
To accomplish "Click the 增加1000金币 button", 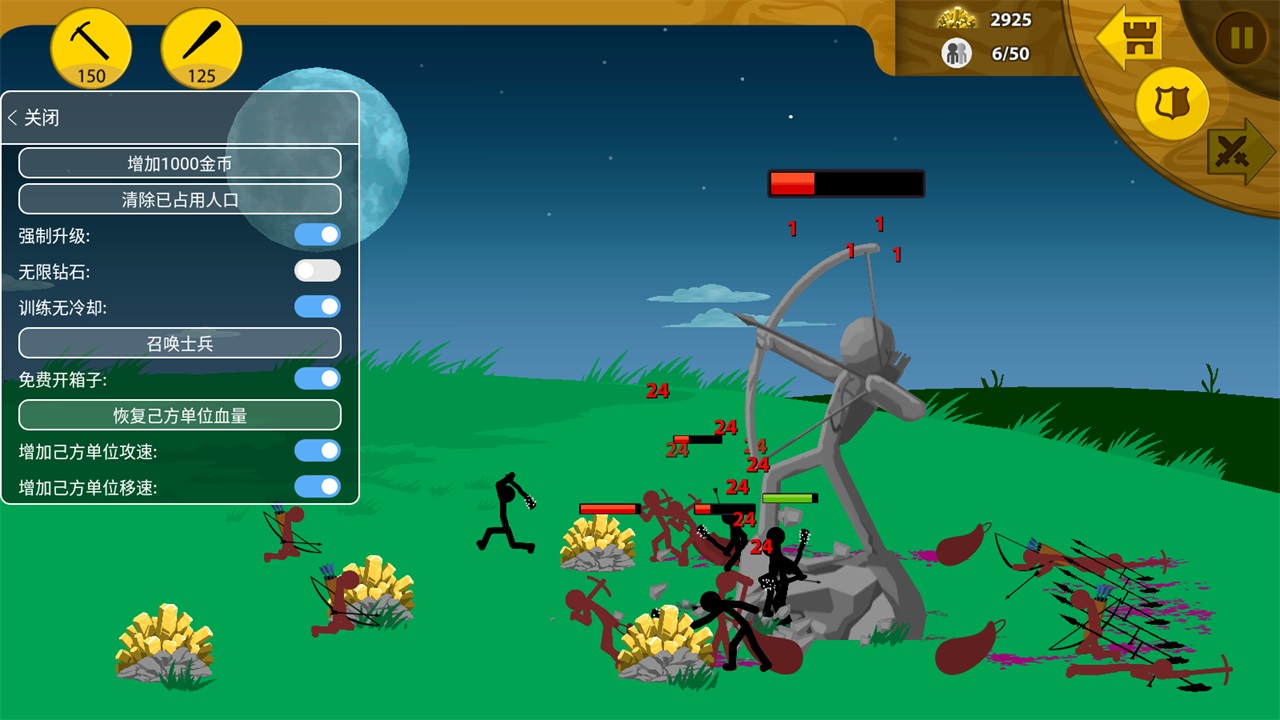I will [180, 163].
